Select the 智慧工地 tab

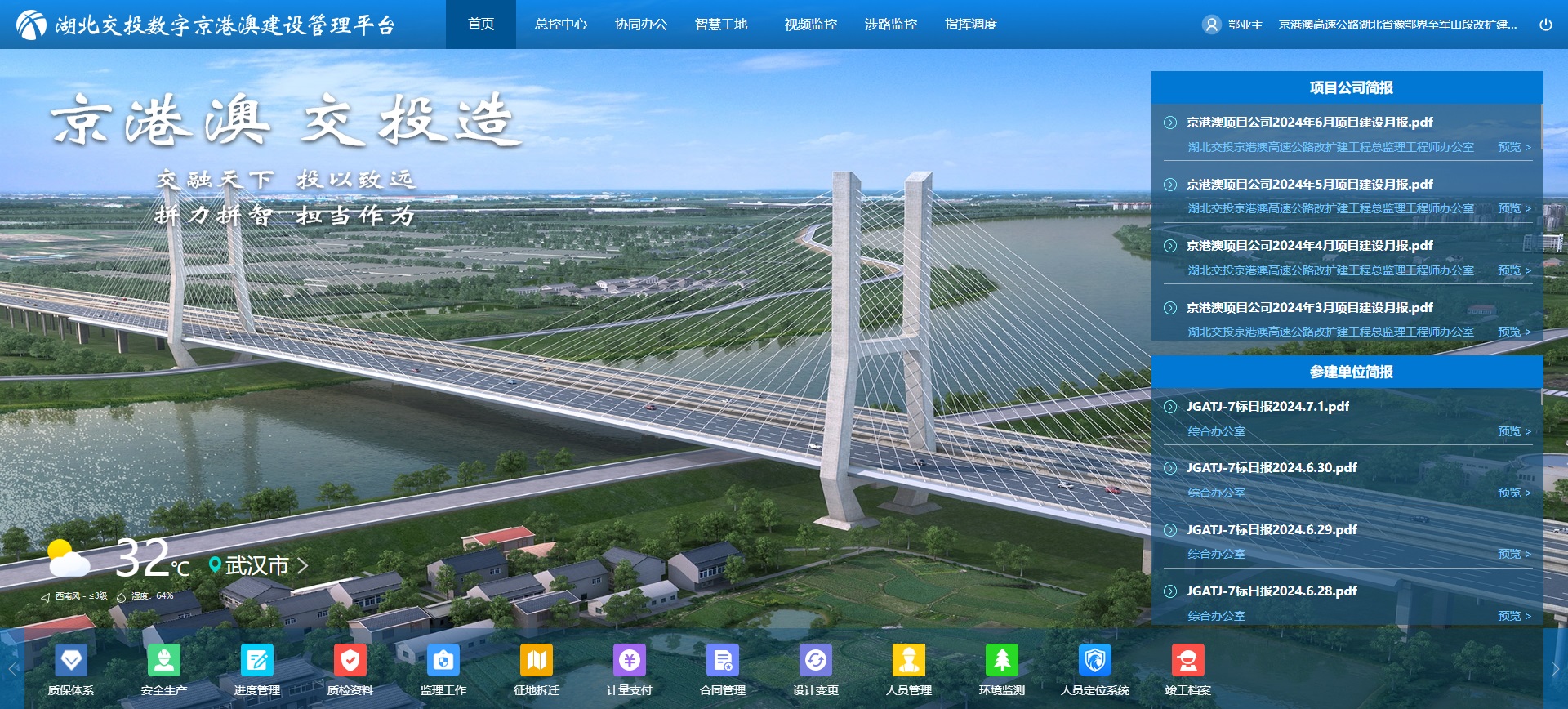tap(720, 25)
